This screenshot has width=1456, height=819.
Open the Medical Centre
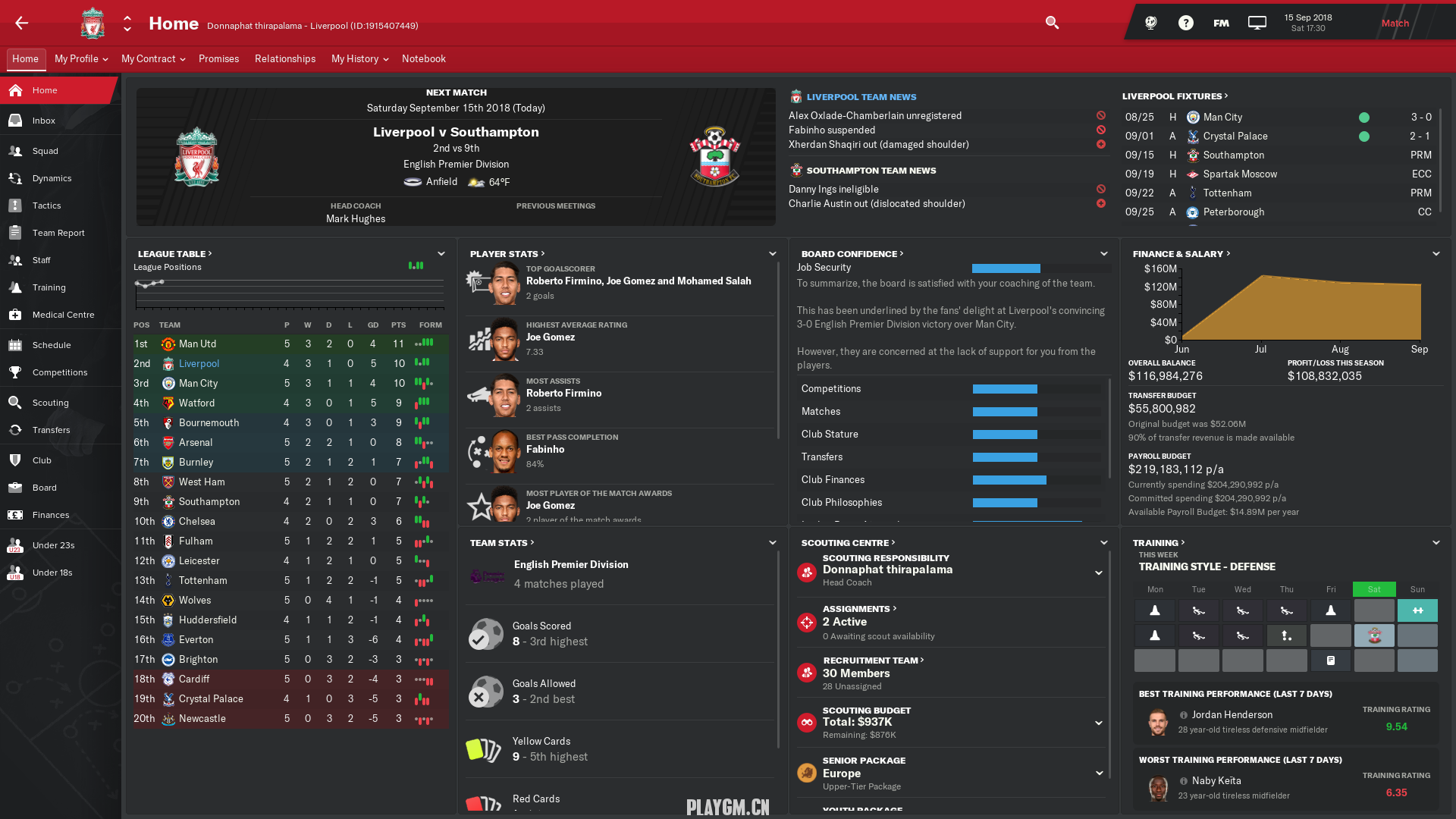tap(63, 315)
